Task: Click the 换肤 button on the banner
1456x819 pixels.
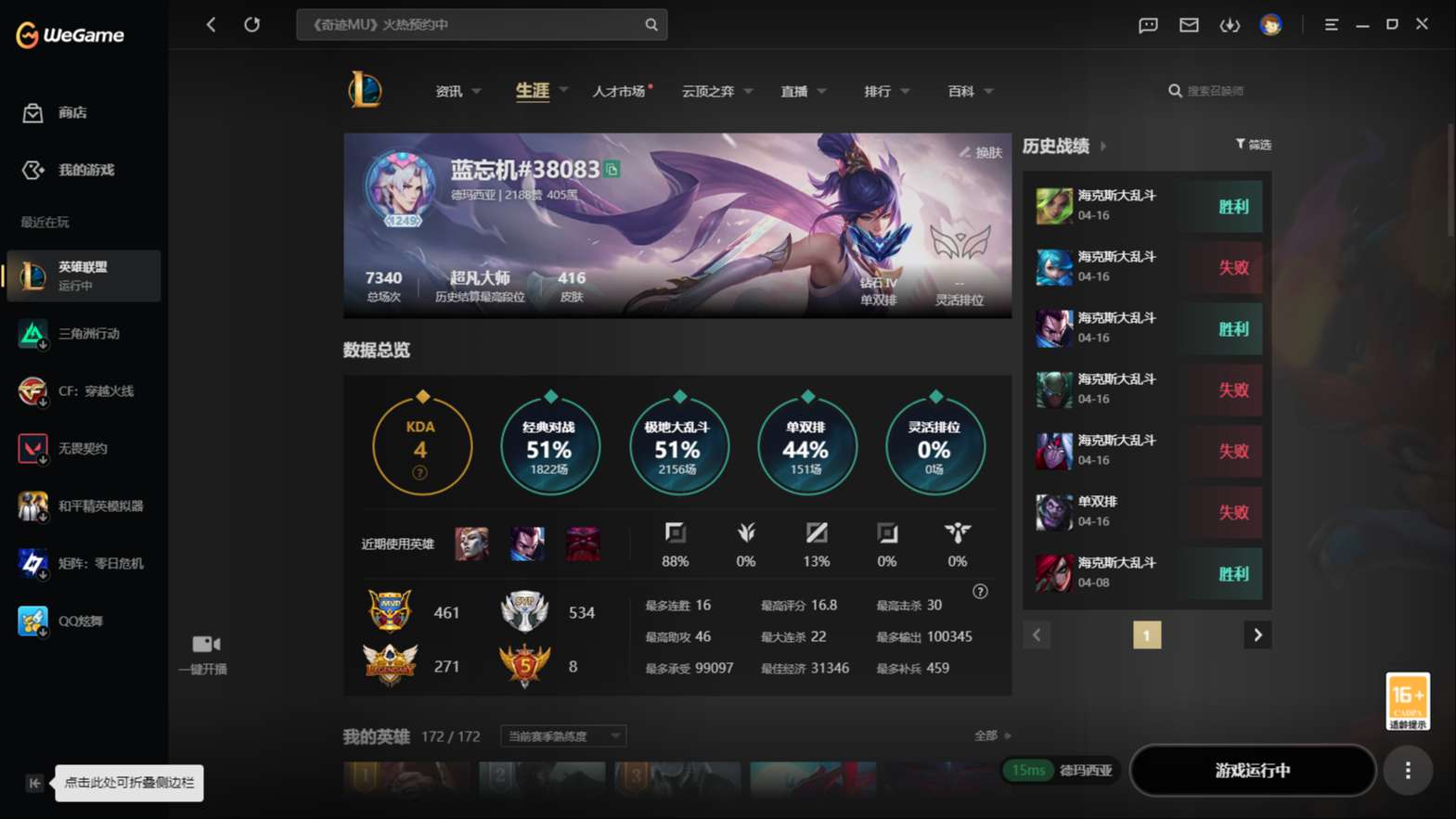Action: 983,152
